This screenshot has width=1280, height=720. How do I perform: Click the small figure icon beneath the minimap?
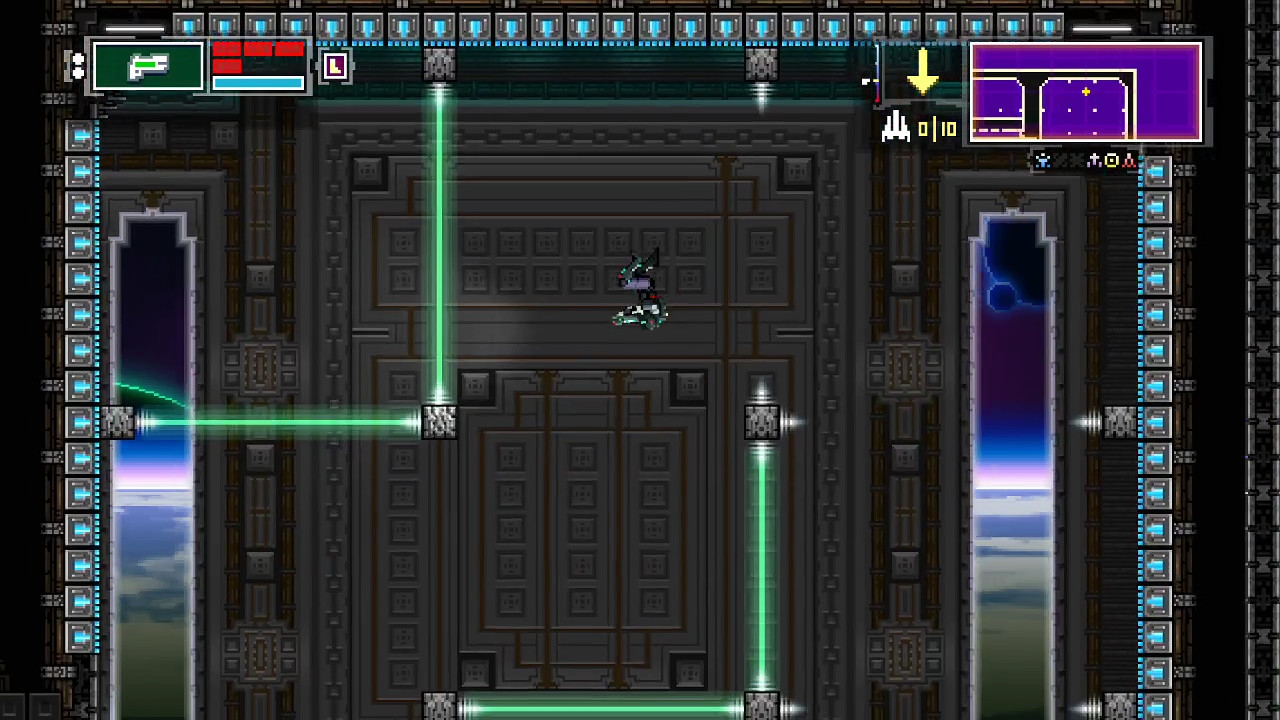(x=1095, y=160)
